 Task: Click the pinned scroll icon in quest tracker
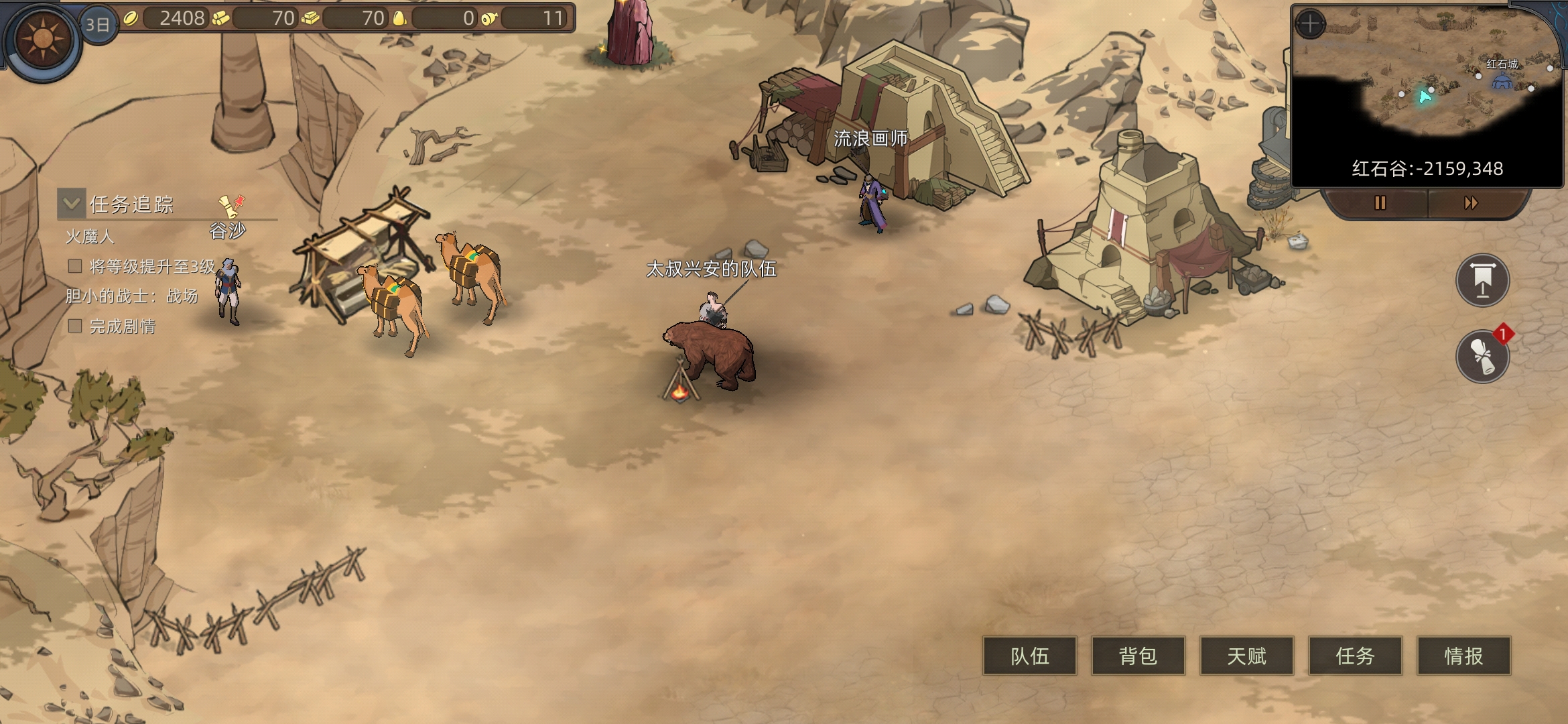point(231,205)
